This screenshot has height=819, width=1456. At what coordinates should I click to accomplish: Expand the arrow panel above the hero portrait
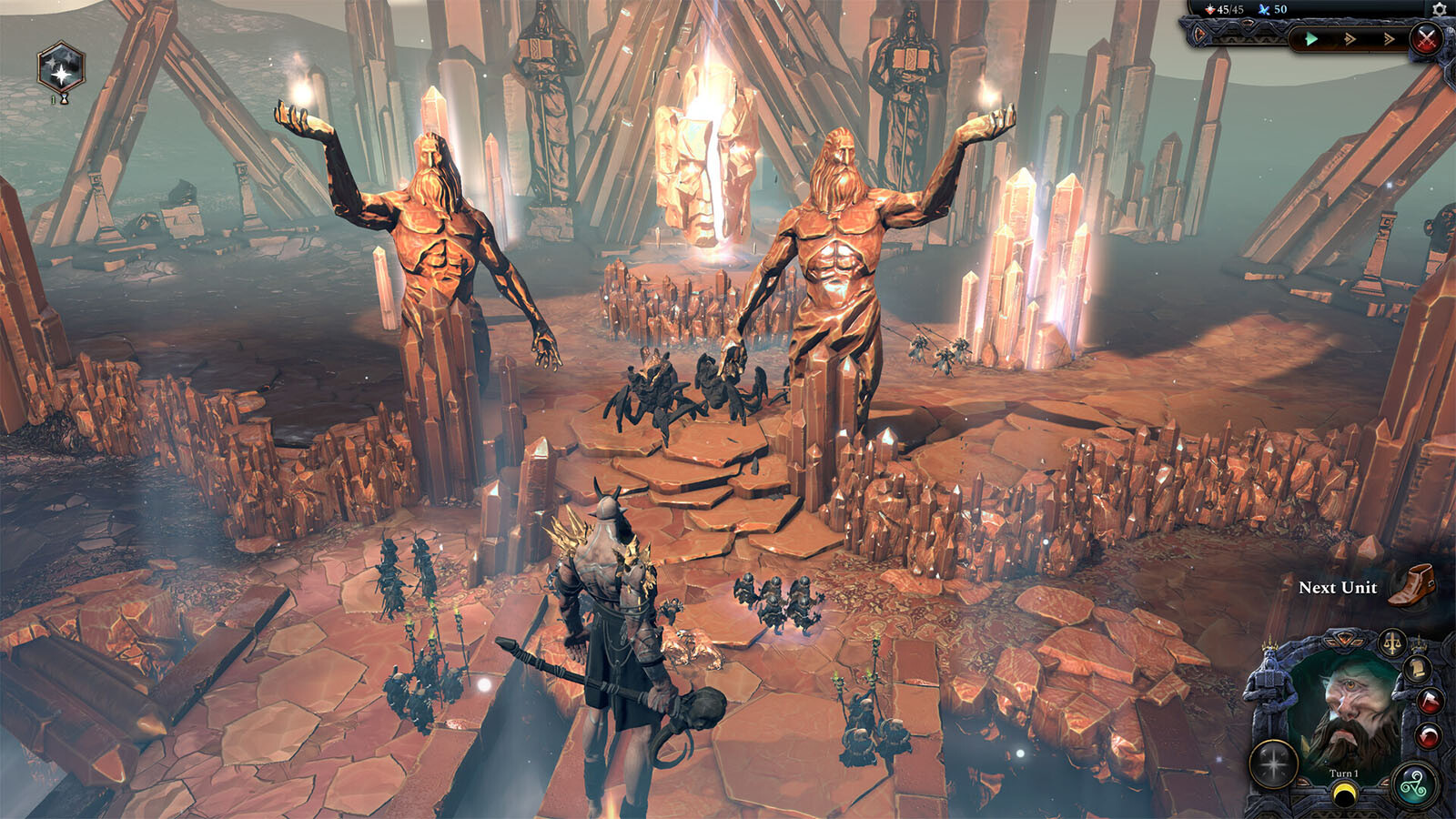pos(1344,639)
